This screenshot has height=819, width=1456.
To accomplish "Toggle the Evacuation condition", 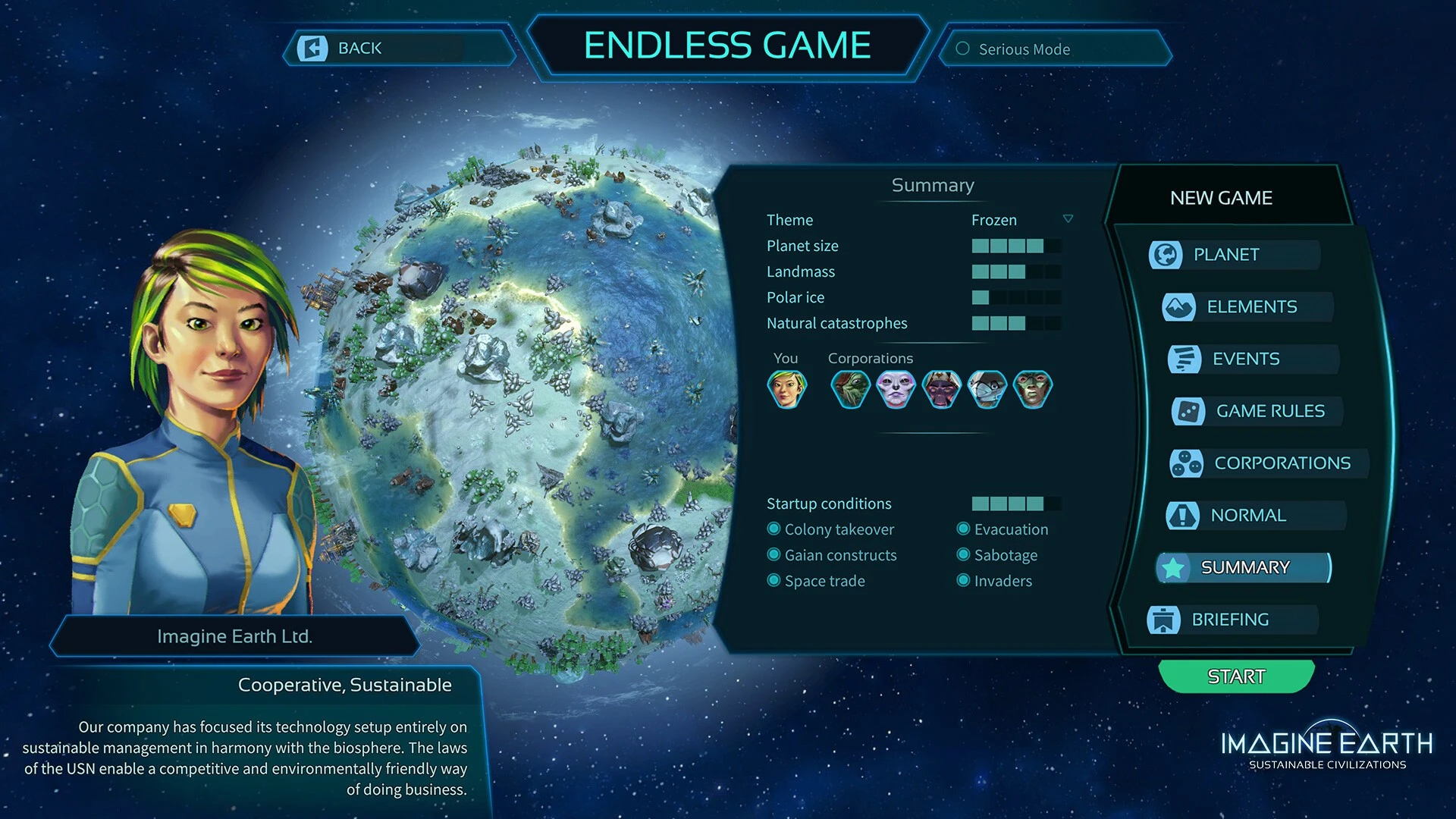I will (964, 529).
